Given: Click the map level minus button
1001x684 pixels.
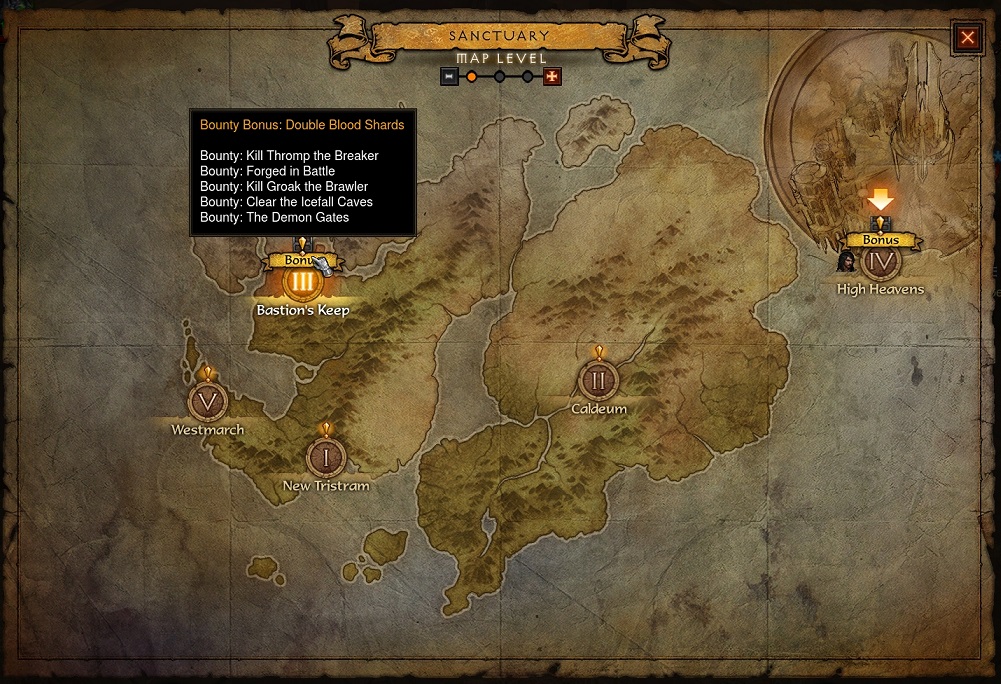Looking at the screenshot, I should click(x=450, y=76).
